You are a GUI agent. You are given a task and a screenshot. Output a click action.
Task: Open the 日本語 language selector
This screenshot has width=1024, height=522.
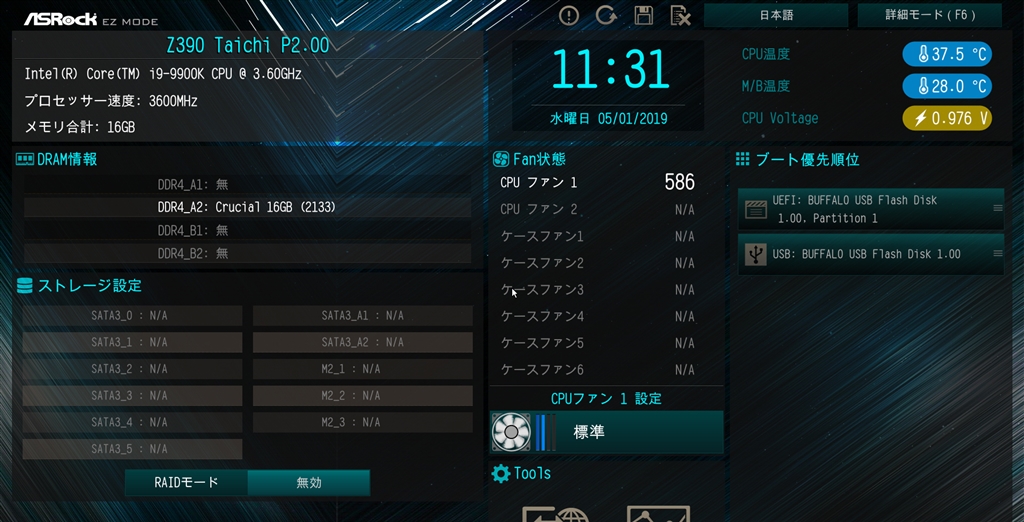776,15
